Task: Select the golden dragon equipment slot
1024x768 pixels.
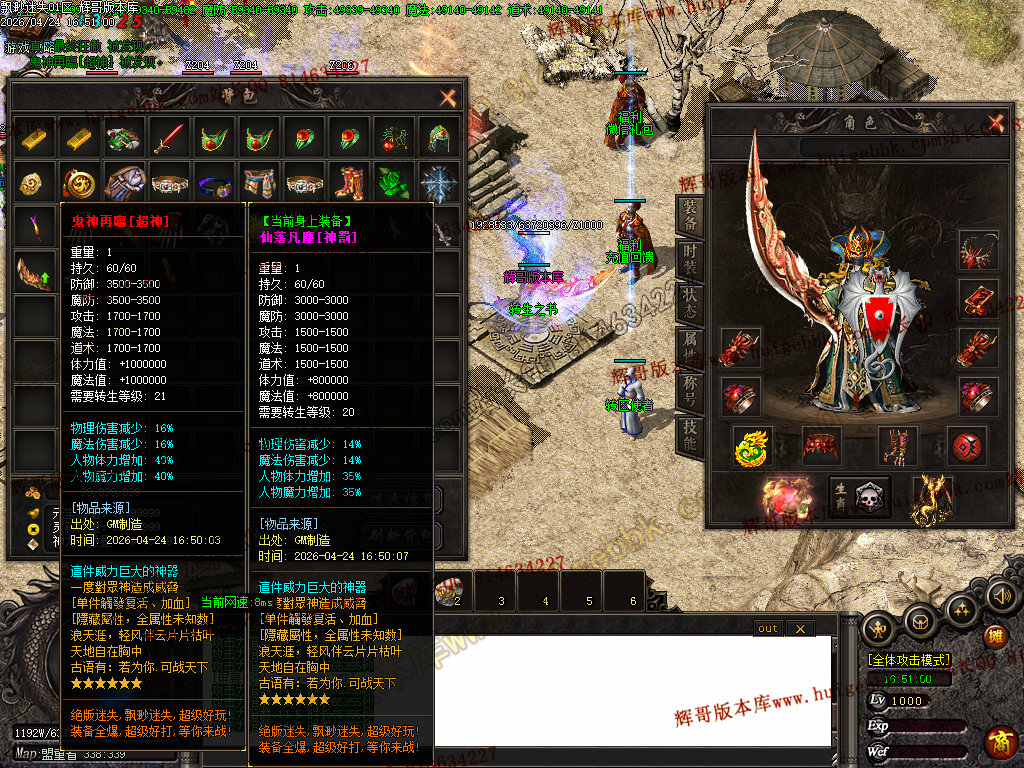Action: (750, 447)
